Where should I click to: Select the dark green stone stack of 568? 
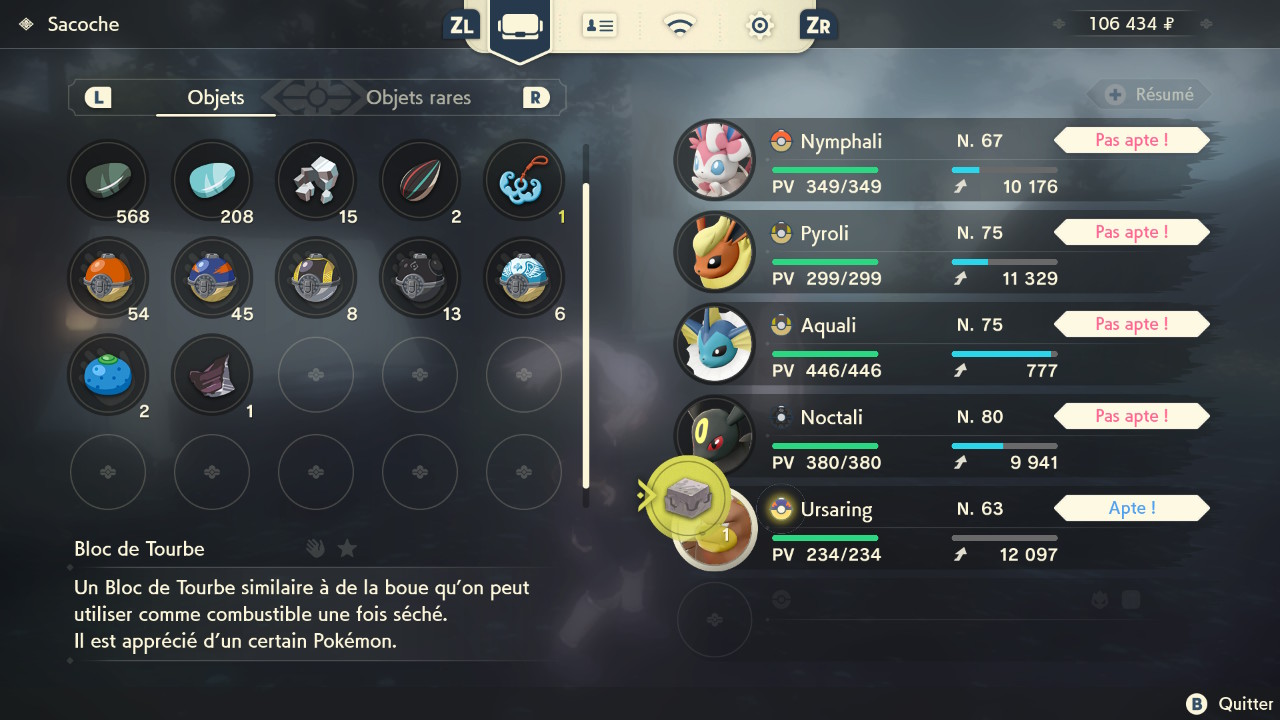pos(108,181)
